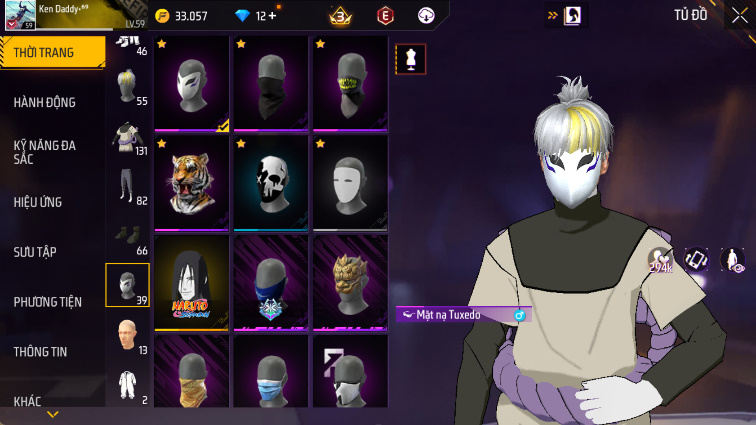Pick the golden demon mask
The height and width of the screenshot is (425, 756).
point(350,281)
